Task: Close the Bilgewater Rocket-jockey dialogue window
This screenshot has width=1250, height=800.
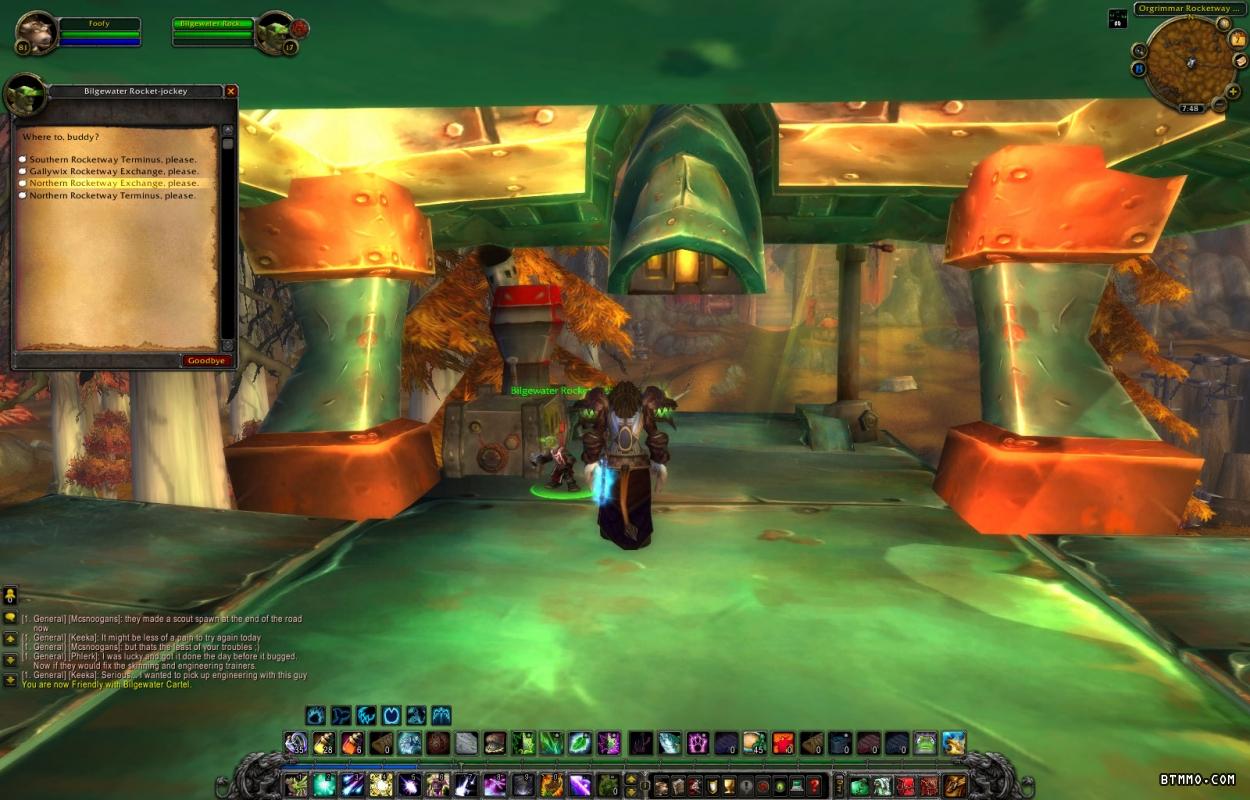Action: click(231, 91)
